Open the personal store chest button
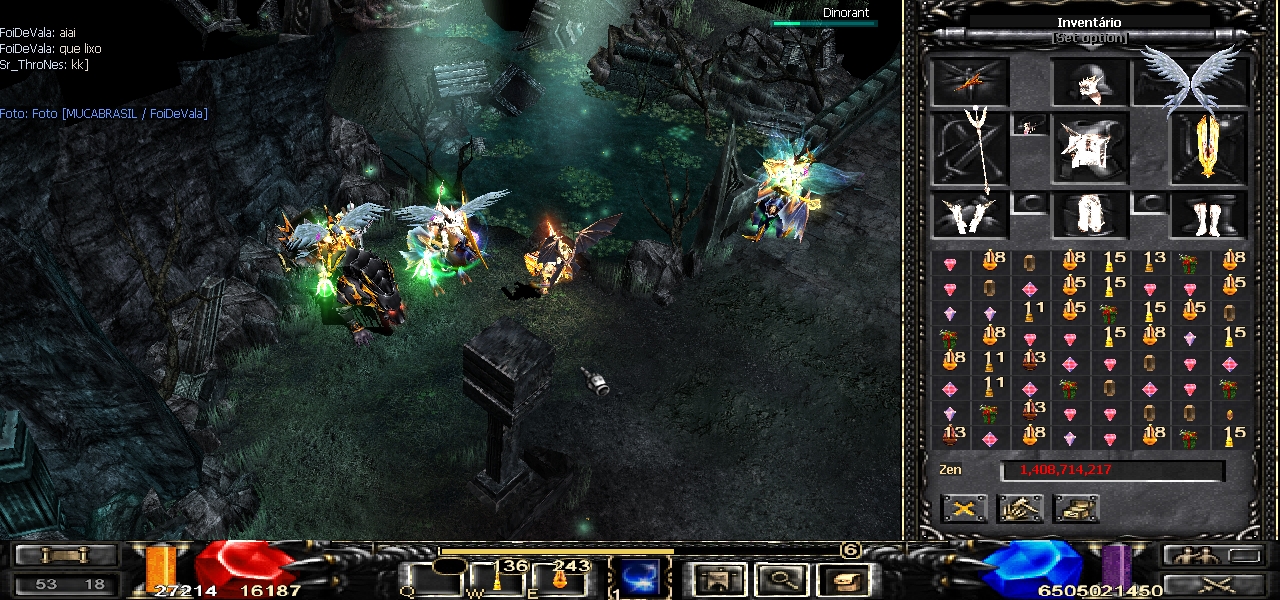The image size is (1280, 600). tap(1076, 508)
